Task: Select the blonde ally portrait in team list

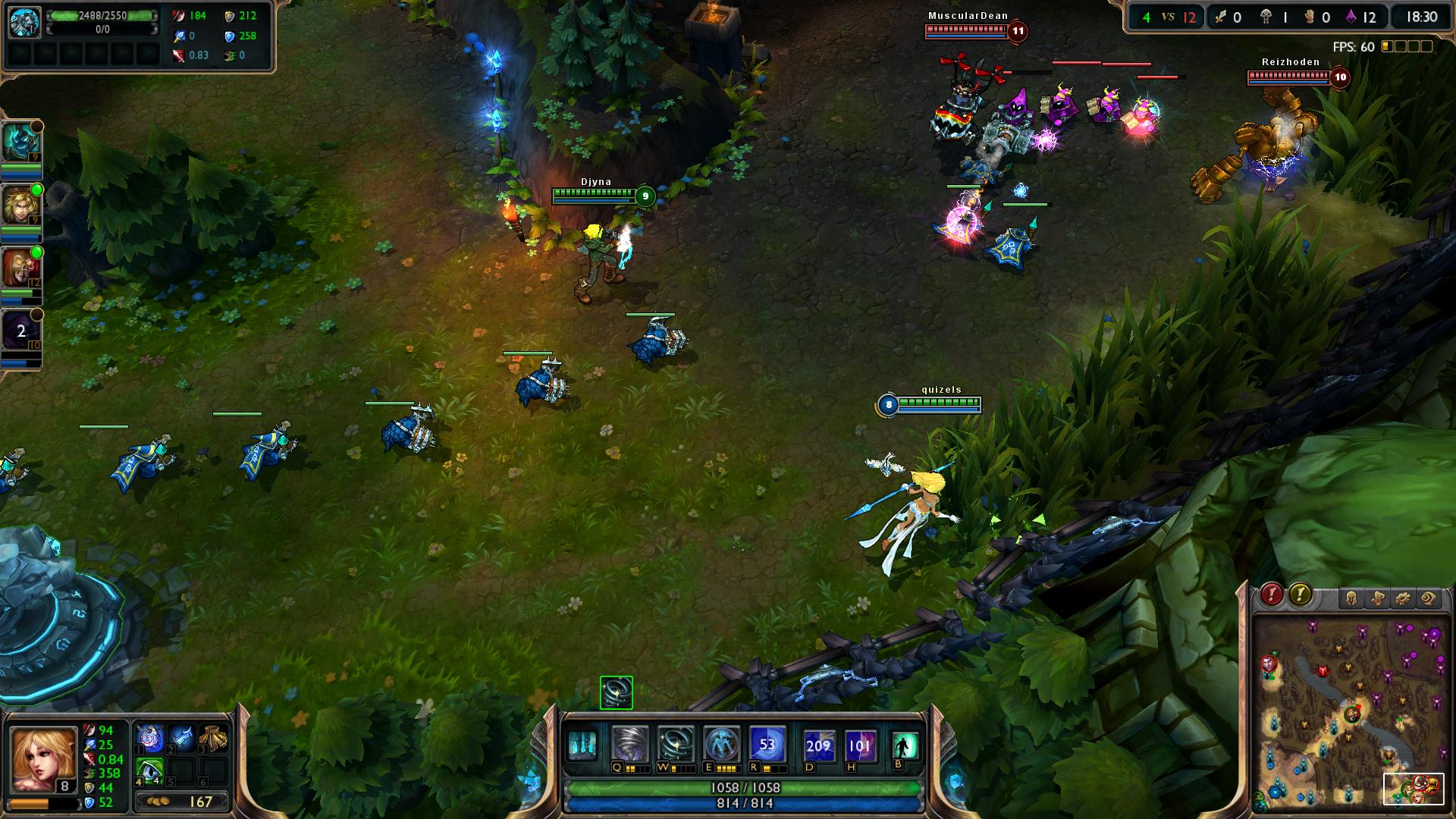Action: 20,204
